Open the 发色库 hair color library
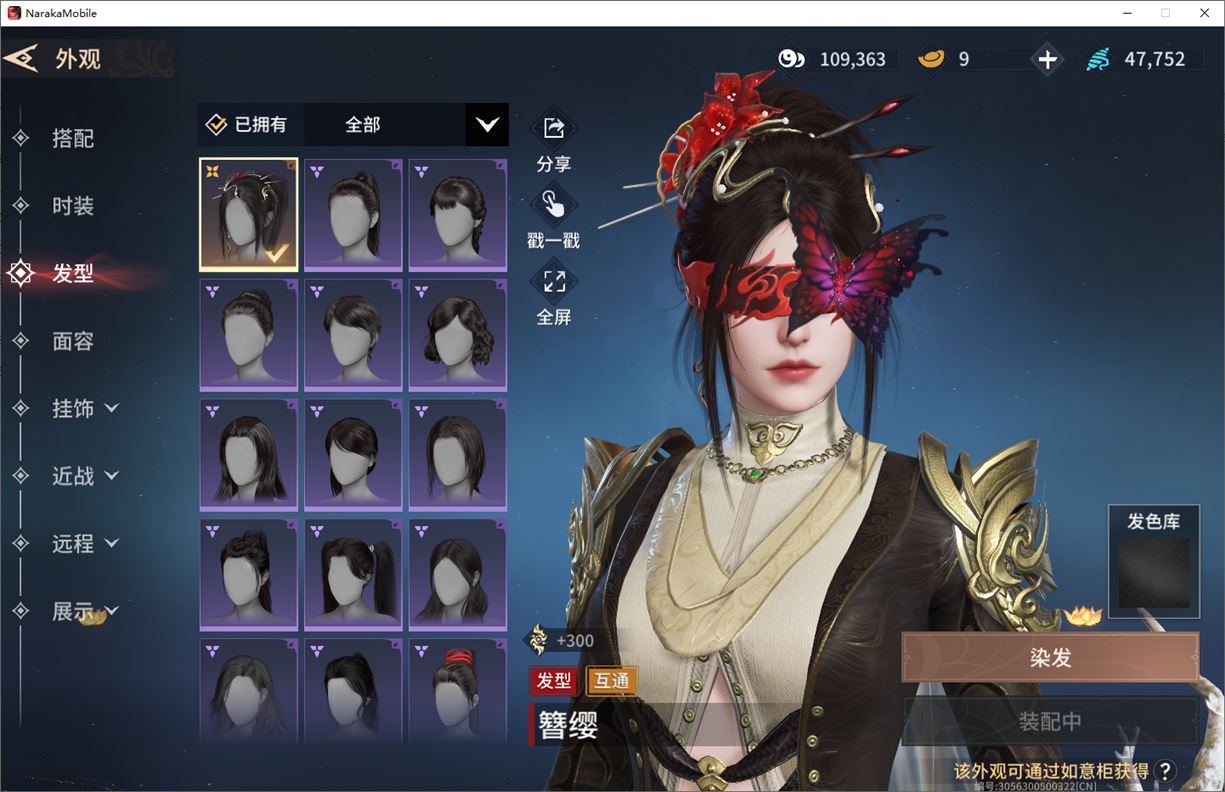This screenshot has height=792, width=1225. pyautogui.click(x=1153, y=563)
